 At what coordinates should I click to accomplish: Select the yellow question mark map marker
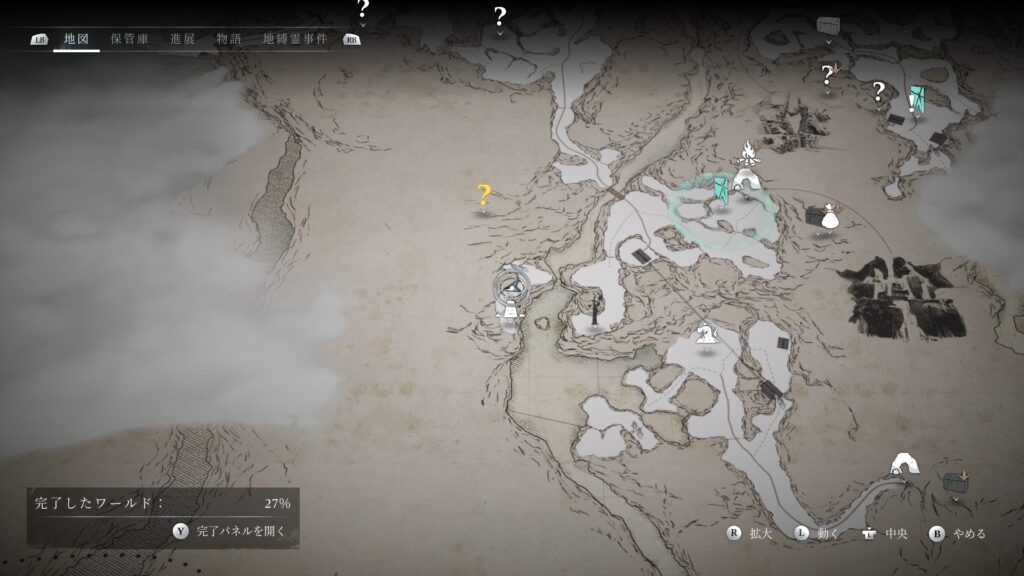click(x=484, y=195)
